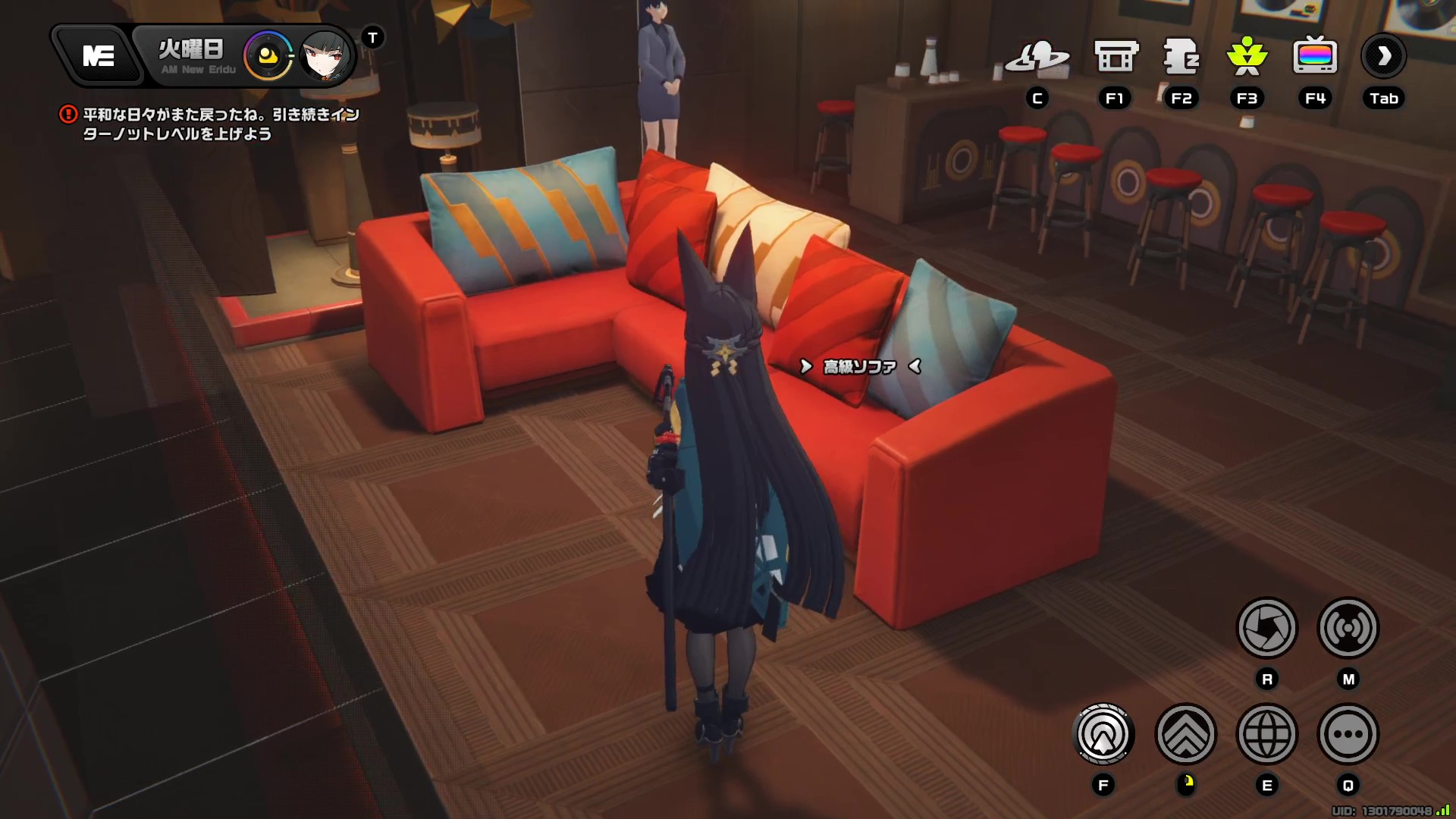
Task: Interact with the sofa via the F button
Action: [1103, 734]
